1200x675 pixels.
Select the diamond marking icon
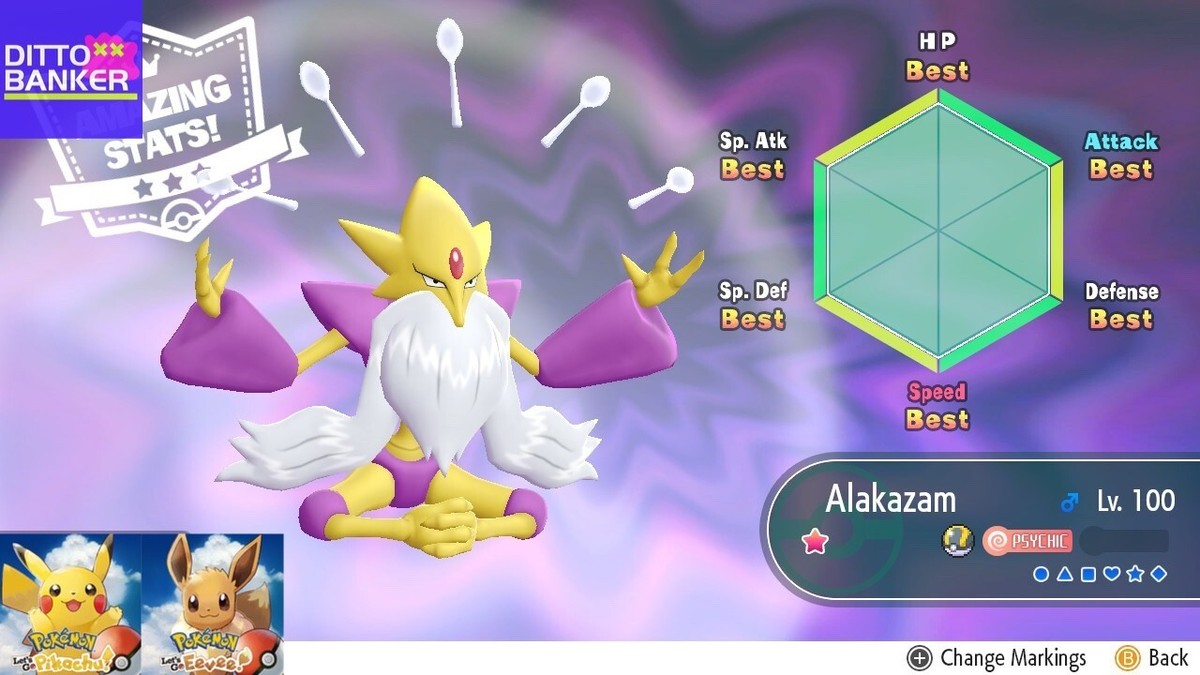[1158, 574]
